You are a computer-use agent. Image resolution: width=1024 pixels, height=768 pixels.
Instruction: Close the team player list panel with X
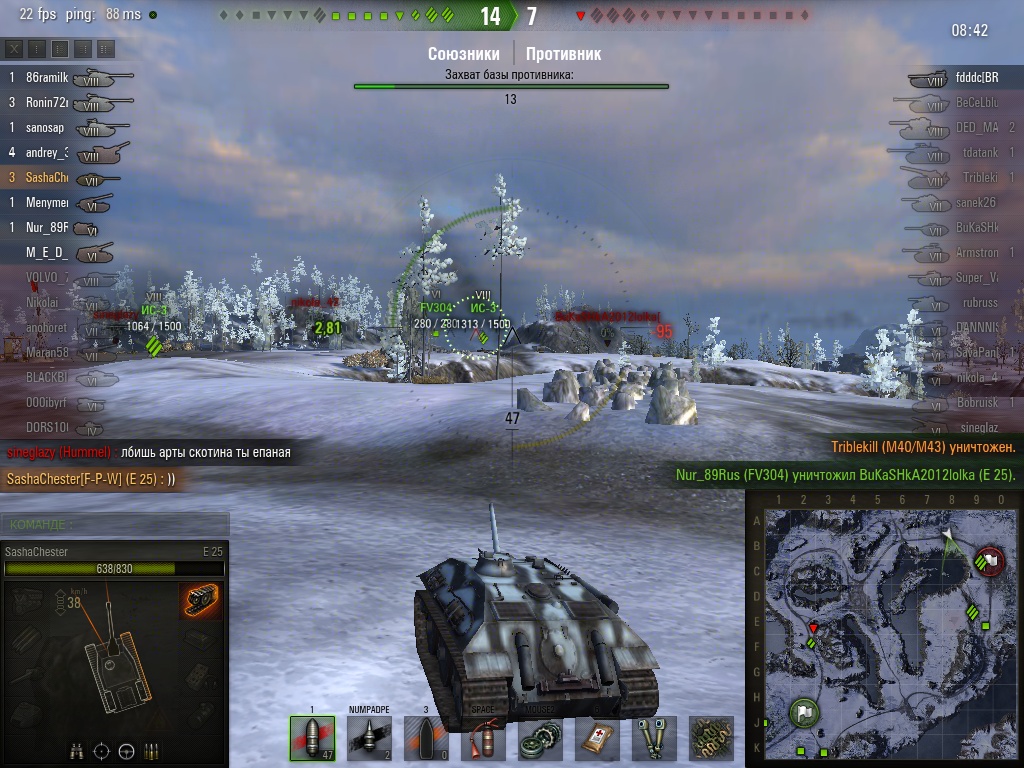point(14,49)
